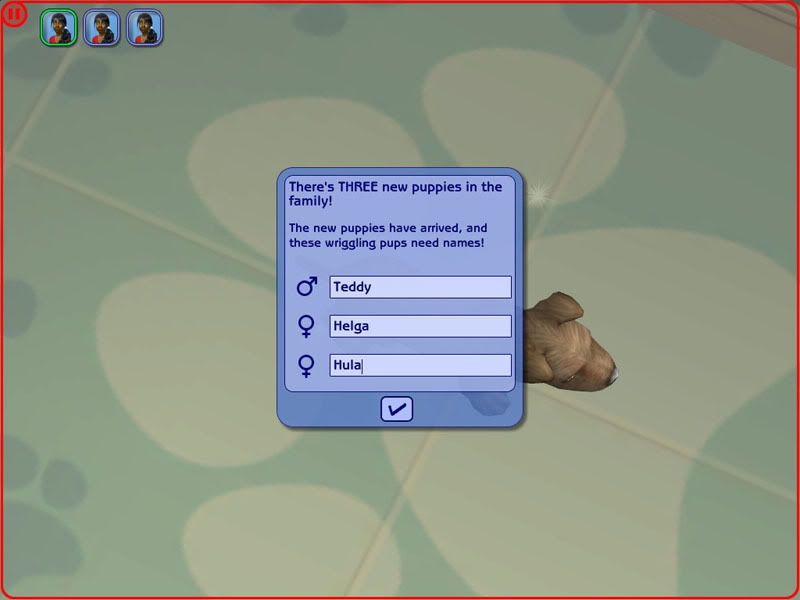800x600 pixels.
Task: Select the Helga name field
Action: pyautogui.click(x=420, y=326)
